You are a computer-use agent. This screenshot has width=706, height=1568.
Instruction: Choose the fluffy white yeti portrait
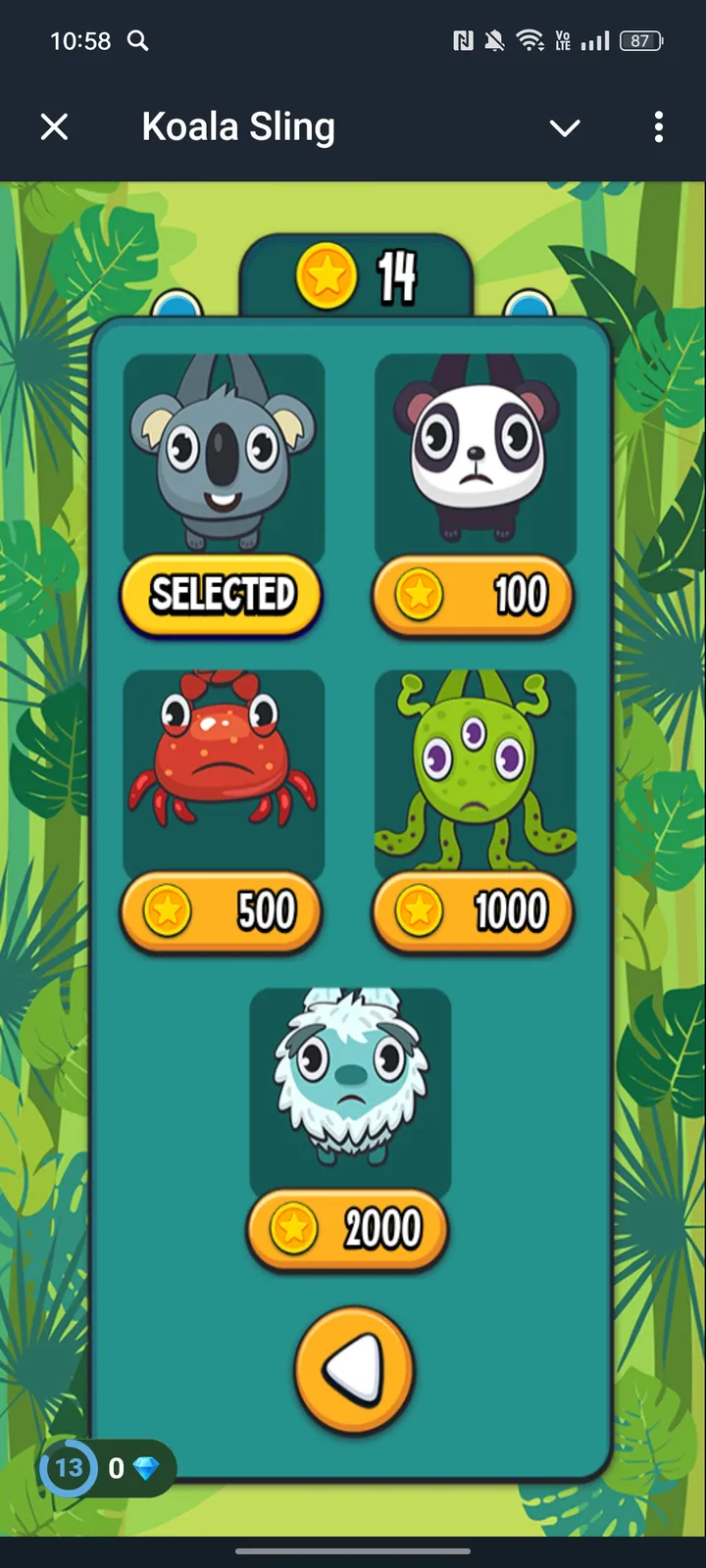click(350, 1083)
